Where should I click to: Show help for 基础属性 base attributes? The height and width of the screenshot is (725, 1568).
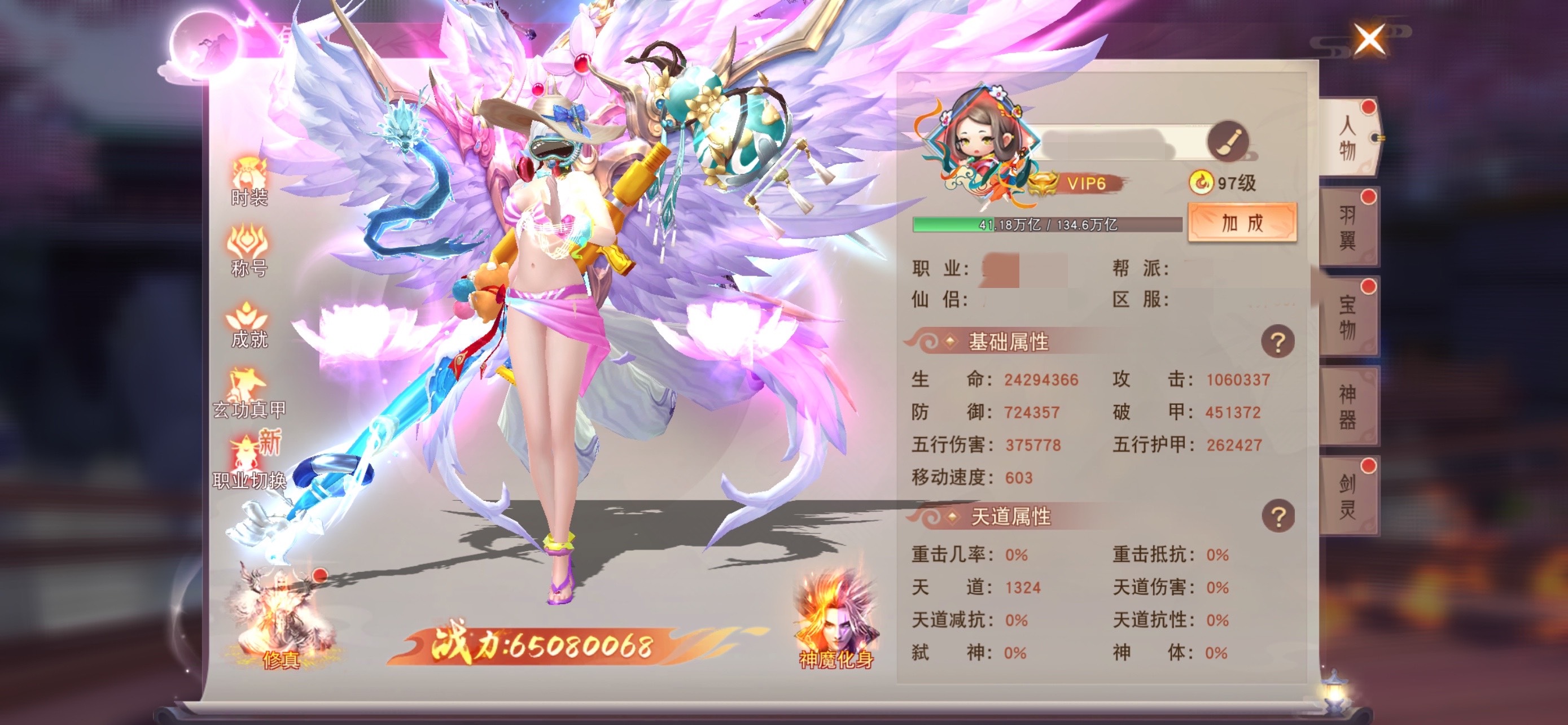1277,342
